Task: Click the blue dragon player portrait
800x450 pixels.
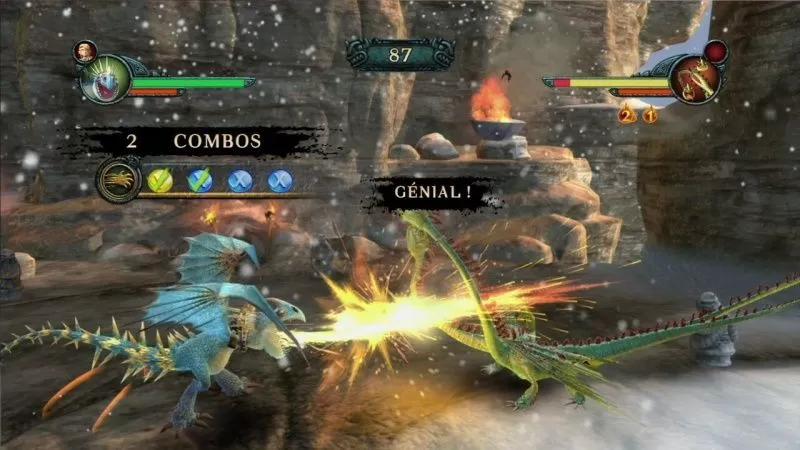Action: [x=106, y=79]
